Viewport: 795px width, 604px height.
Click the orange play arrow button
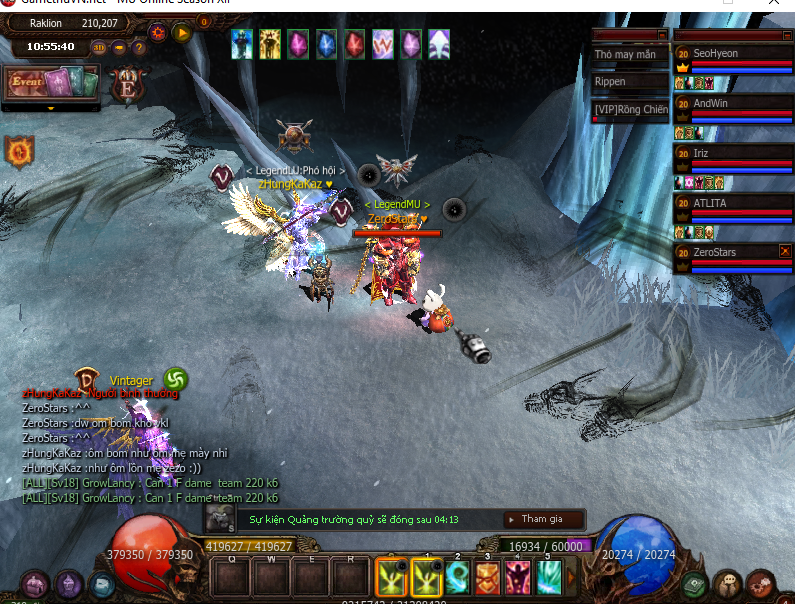click(182, 32)
